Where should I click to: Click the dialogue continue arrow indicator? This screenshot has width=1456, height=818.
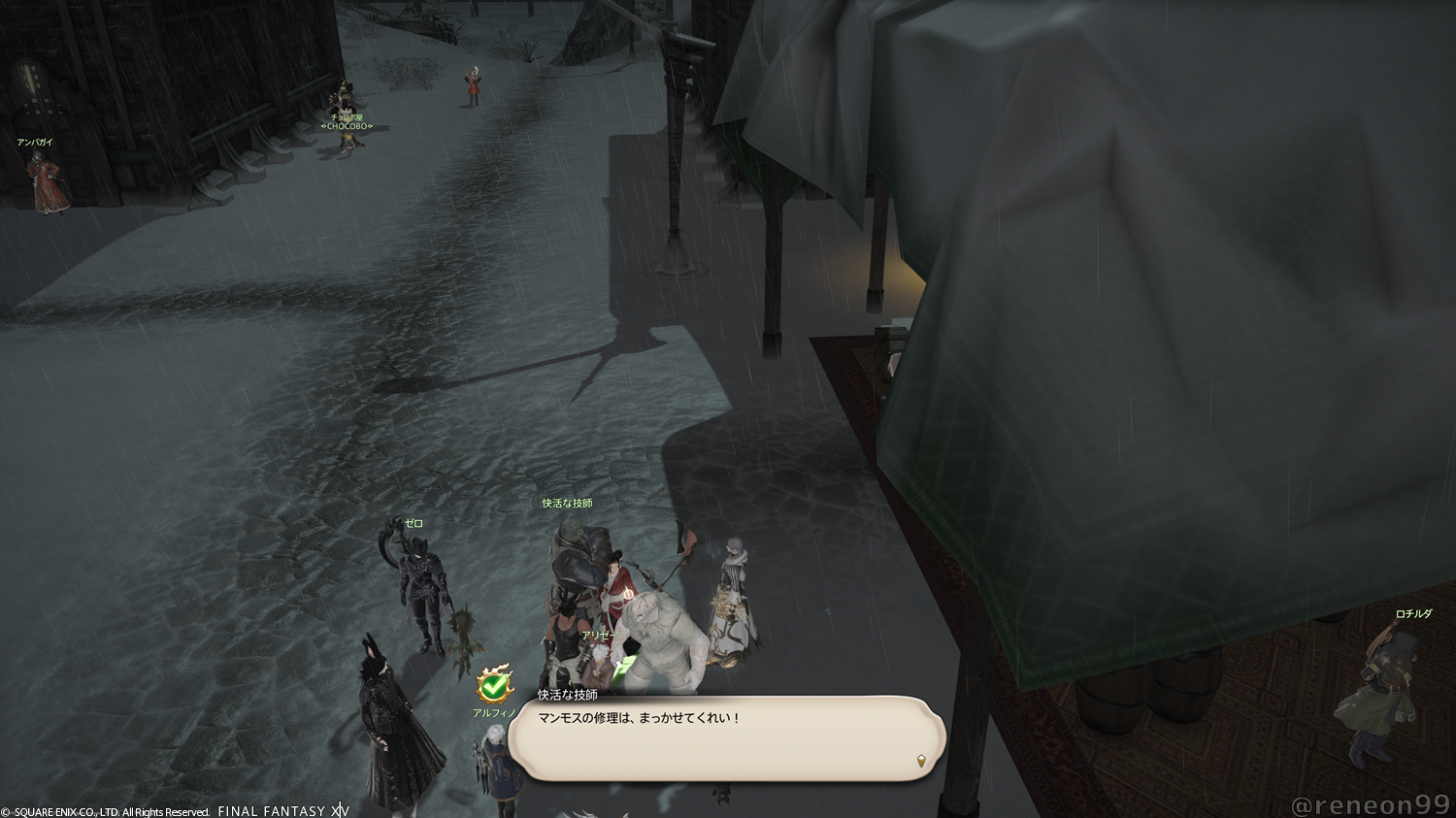(x=920, y=762)
